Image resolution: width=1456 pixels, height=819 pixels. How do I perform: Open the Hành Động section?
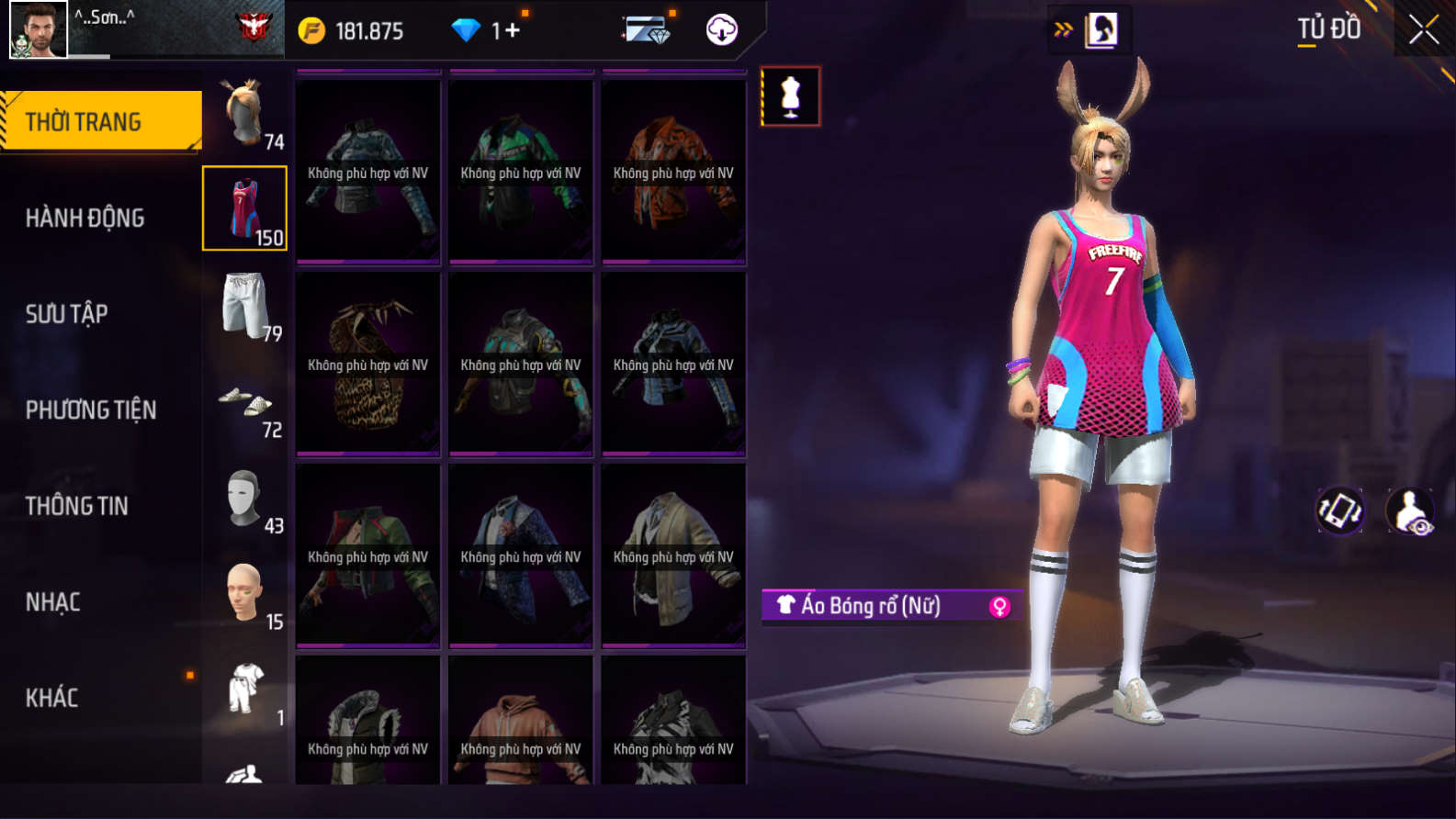(85, 218)
